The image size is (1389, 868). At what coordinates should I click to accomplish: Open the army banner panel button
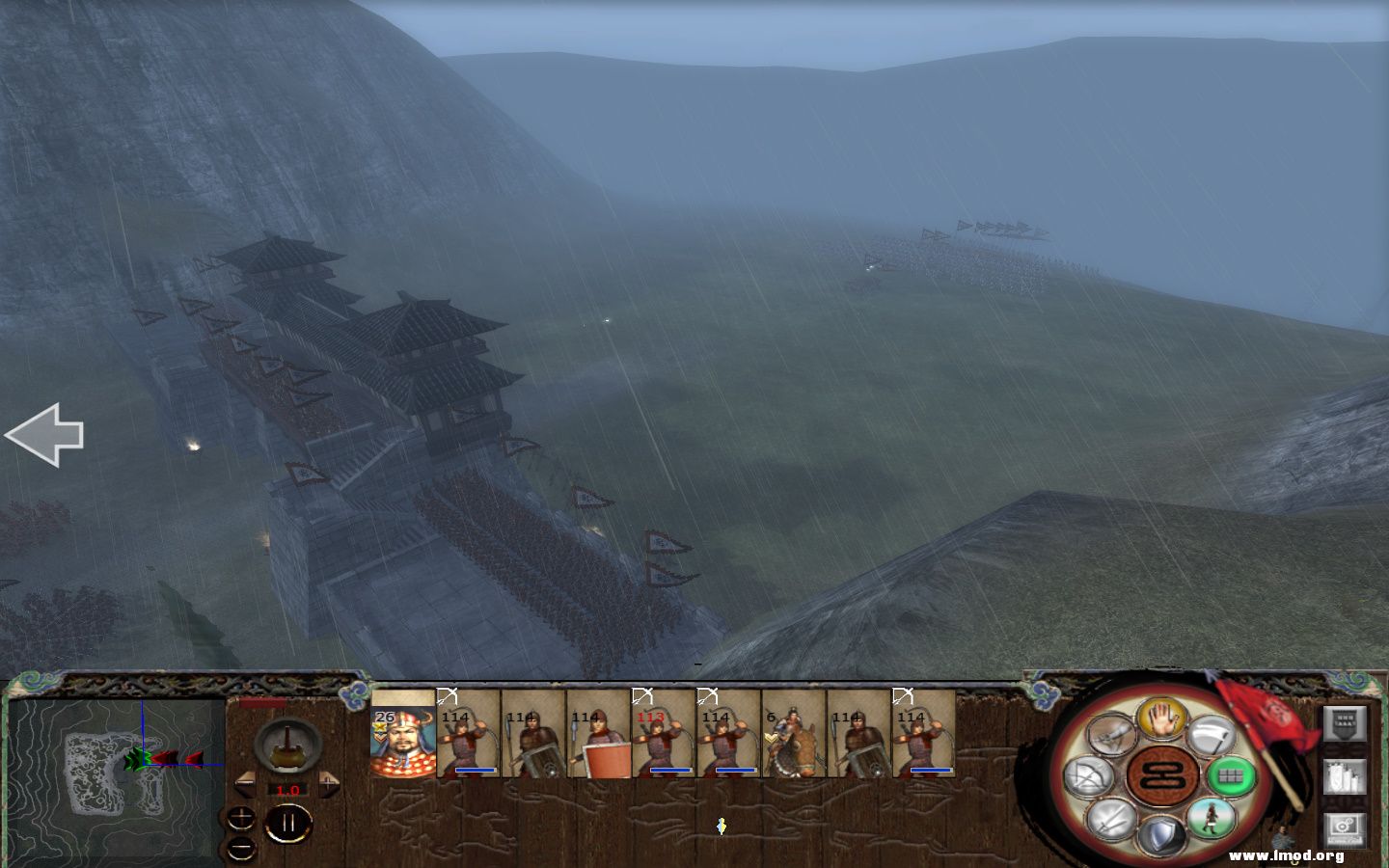tap(1346, 723)
